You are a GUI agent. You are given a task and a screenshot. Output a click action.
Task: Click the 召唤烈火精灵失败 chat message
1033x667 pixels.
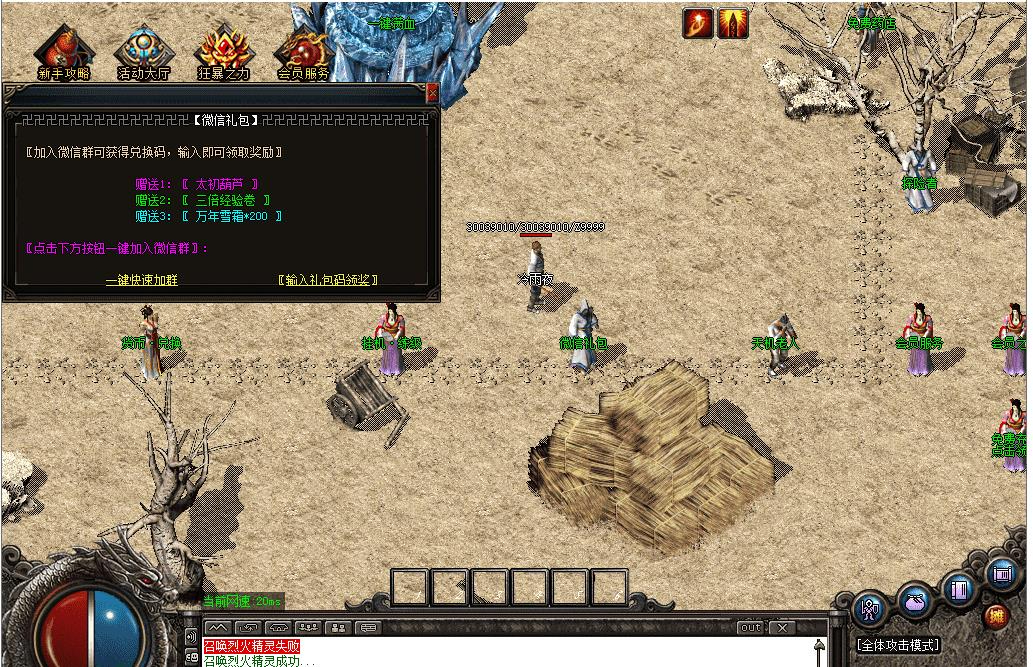pyautogui.click(x=251, y=646)
